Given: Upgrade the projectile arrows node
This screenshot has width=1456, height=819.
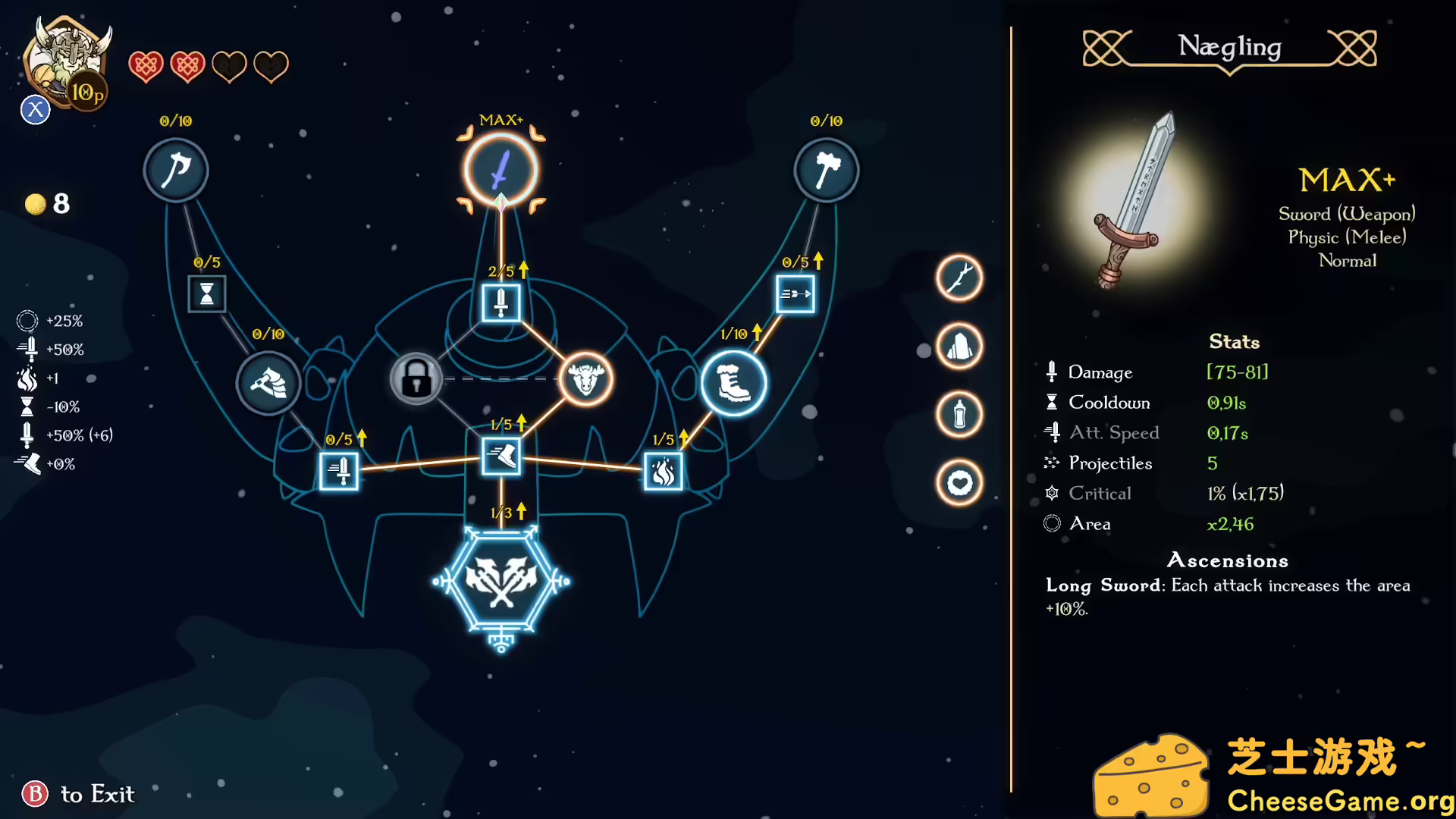Looking at the screenshot, I should (795, 294).
